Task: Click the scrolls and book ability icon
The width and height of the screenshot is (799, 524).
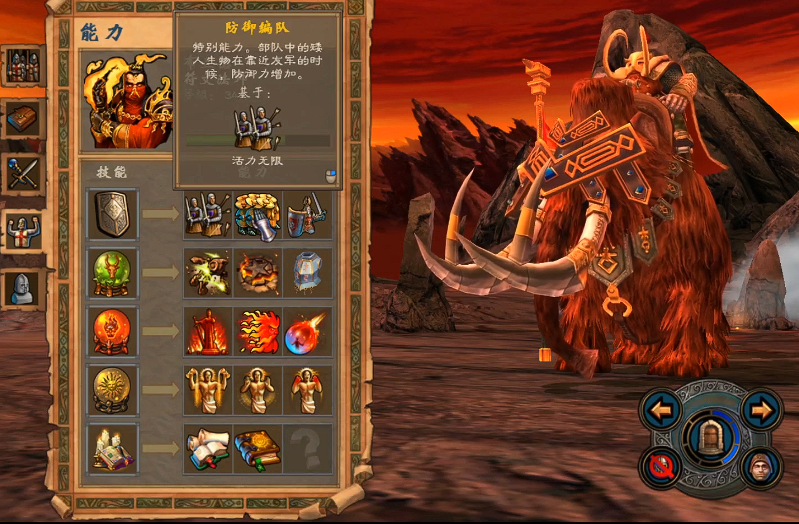Action: [208, 448]
